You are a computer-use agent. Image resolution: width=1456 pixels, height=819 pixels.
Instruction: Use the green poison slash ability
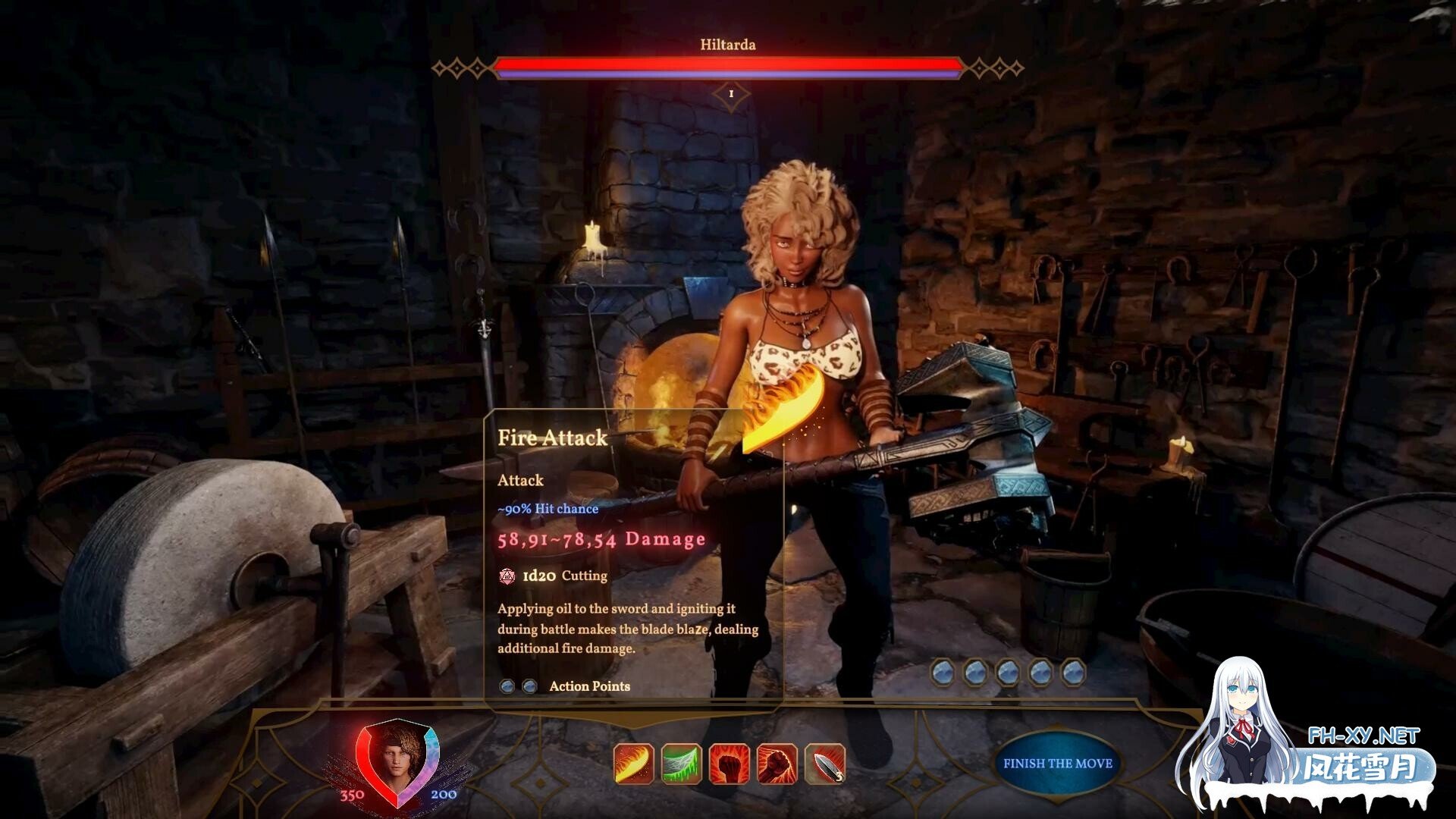click(681, 764)
